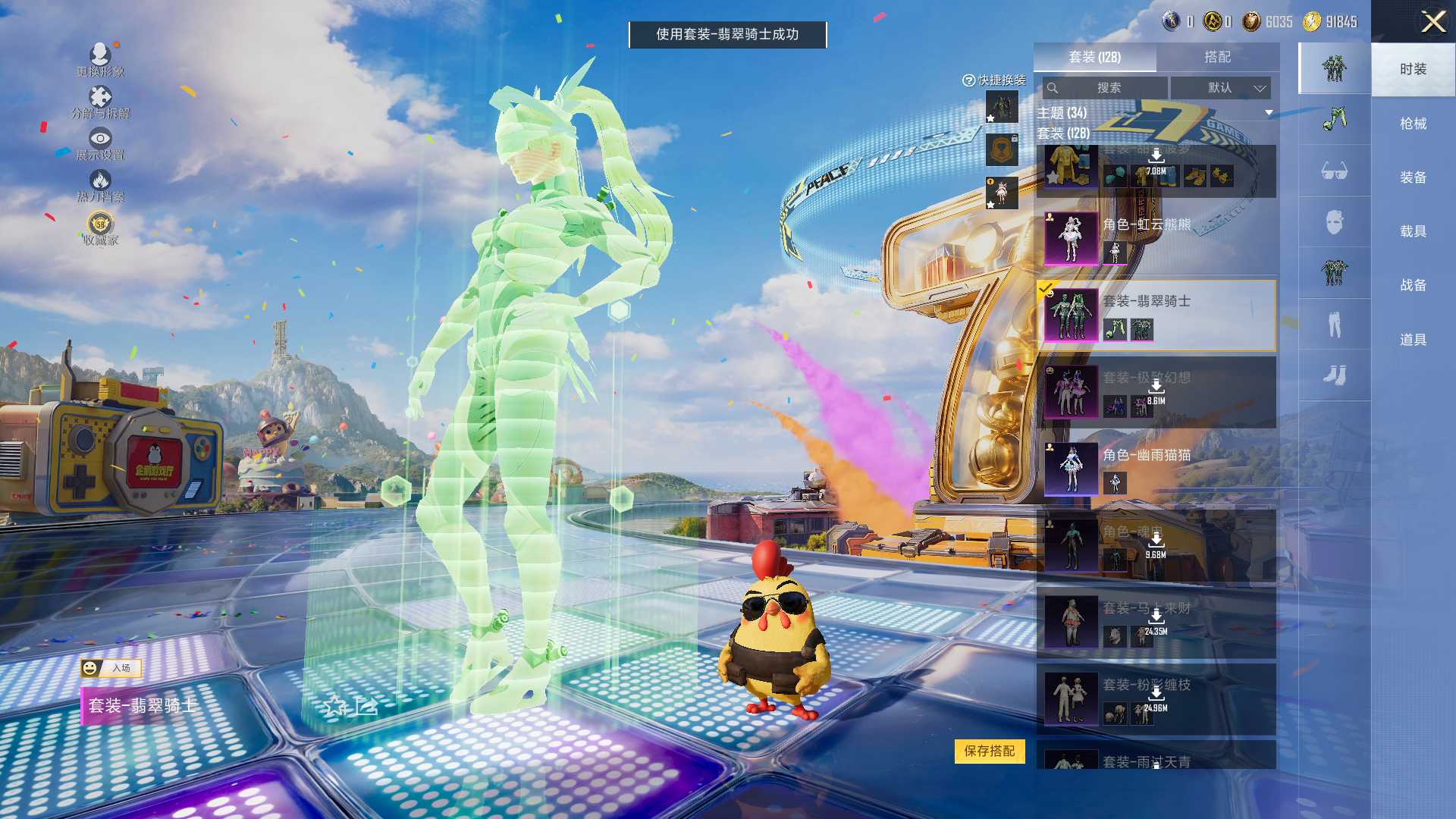Go to the 载具 category
Viewport: 1456px width, 819px height.
tap(1413, 231)
